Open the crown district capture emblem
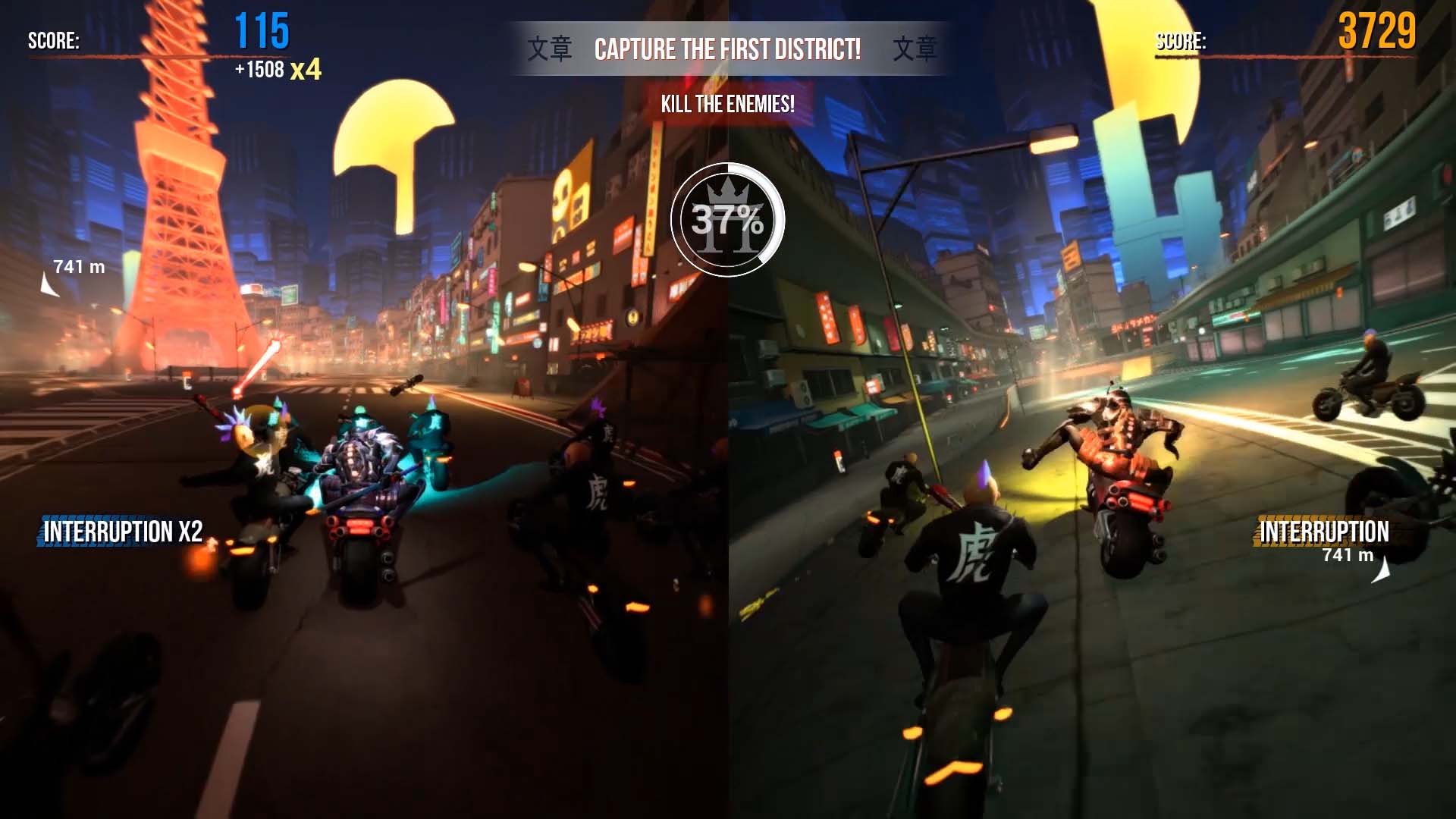1456x819 pixels. [x=727, y=220]
